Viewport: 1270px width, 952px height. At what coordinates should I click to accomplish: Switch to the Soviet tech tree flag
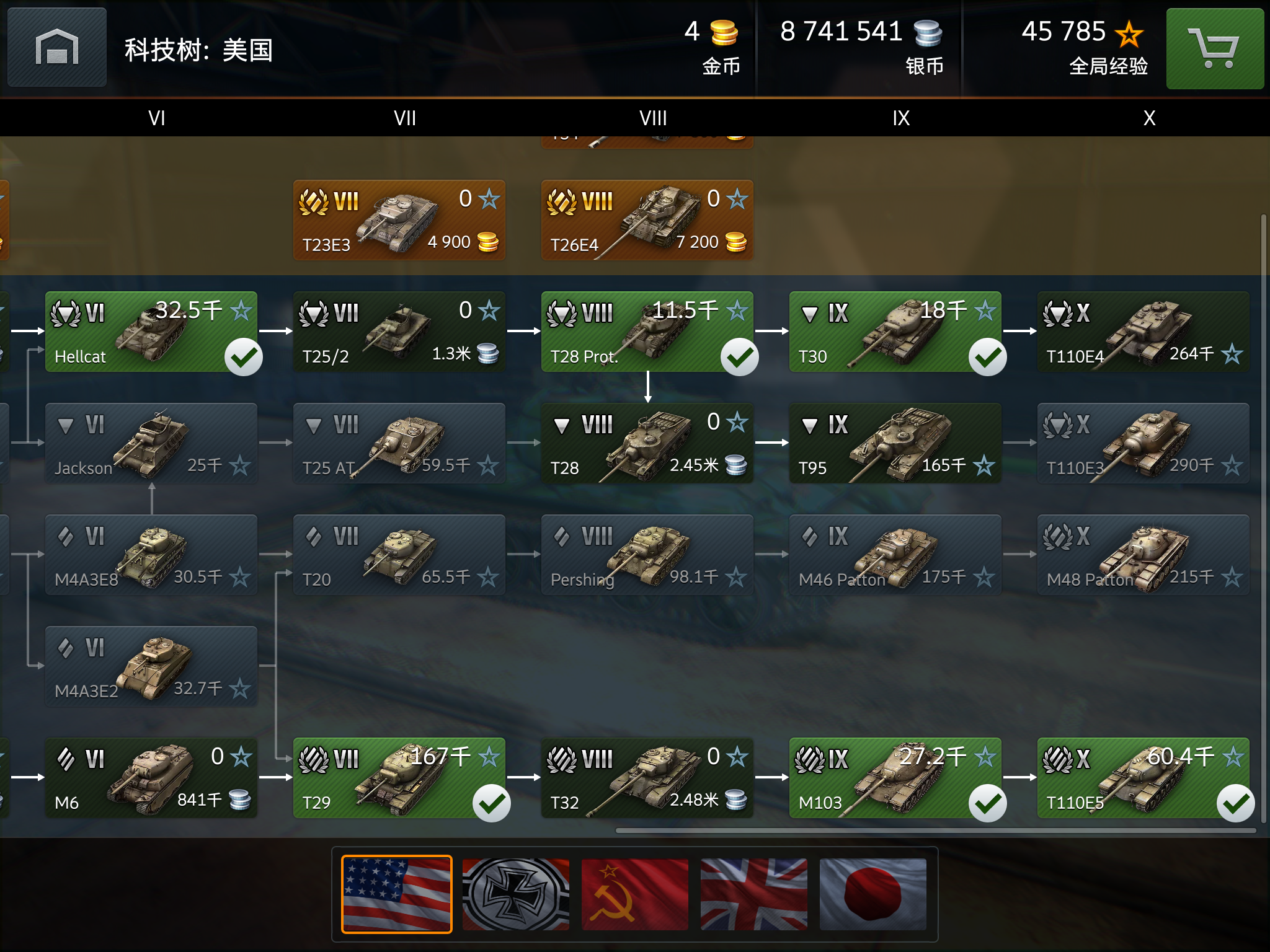635,894
